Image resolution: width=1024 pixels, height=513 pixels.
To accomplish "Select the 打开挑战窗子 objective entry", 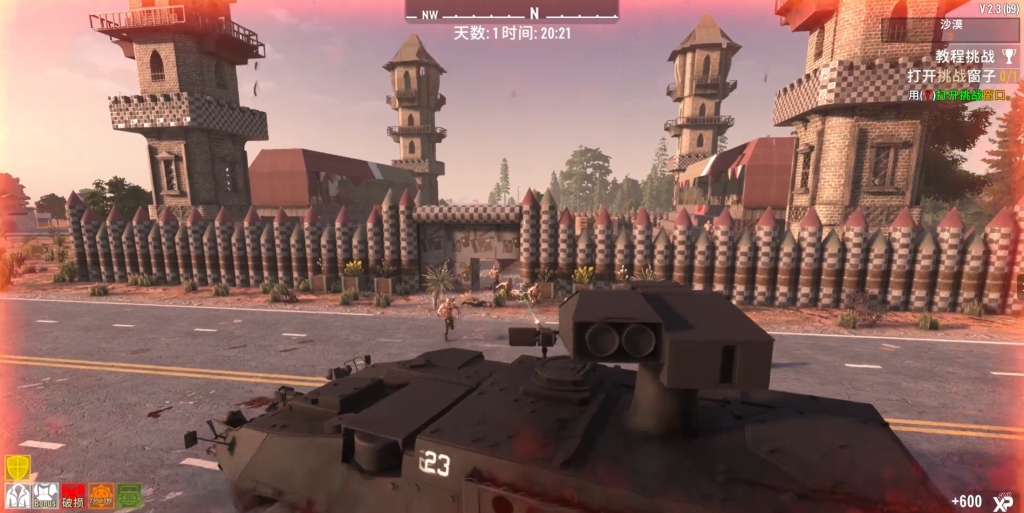I will tap(962, 76).
